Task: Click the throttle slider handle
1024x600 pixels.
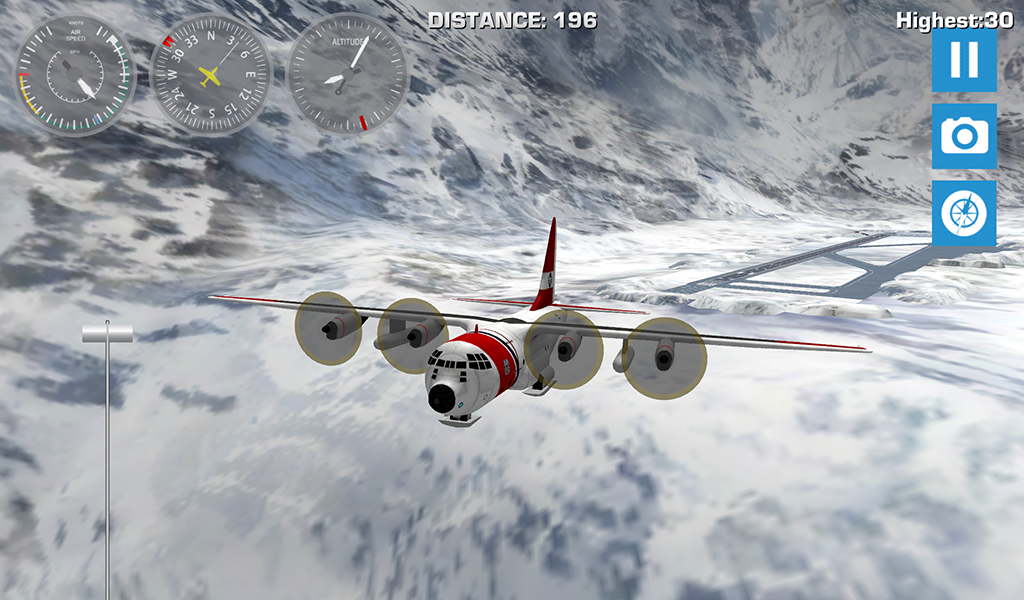Action: click(x=107, y=335)
